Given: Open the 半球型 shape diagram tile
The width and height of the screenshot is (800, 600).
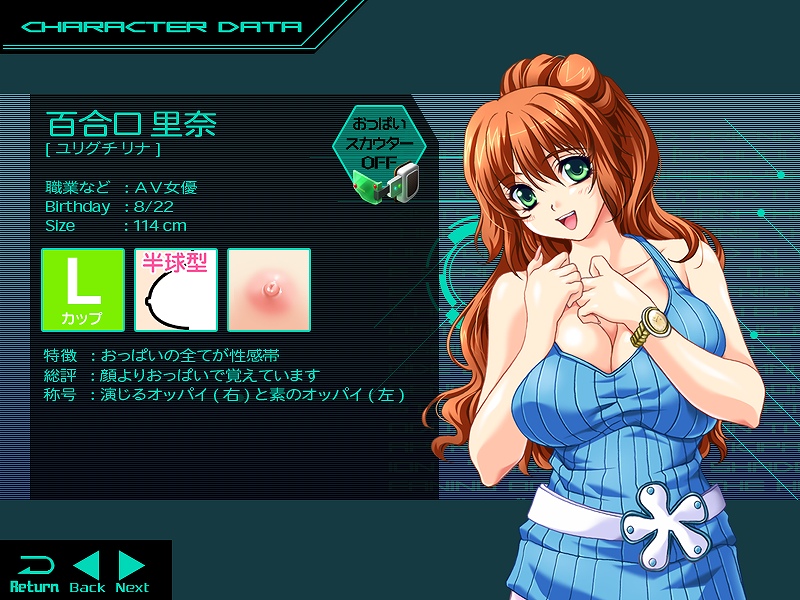Looking at the screenshot, I should tap(176, 290).
